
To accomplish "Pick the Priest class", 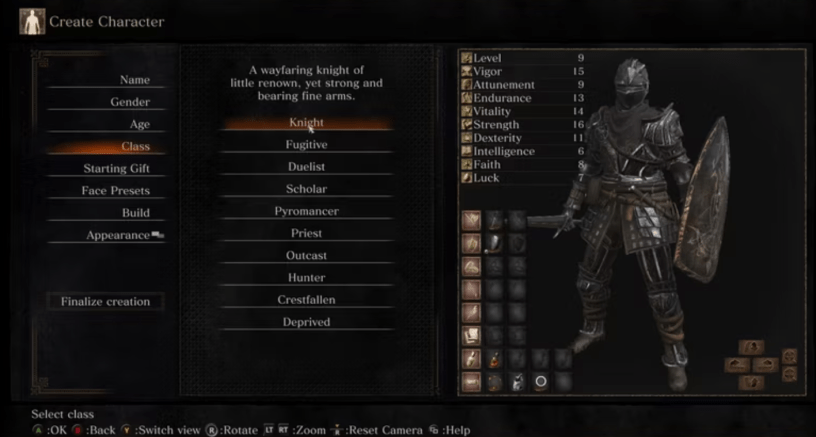I will [x=306, y=233].
